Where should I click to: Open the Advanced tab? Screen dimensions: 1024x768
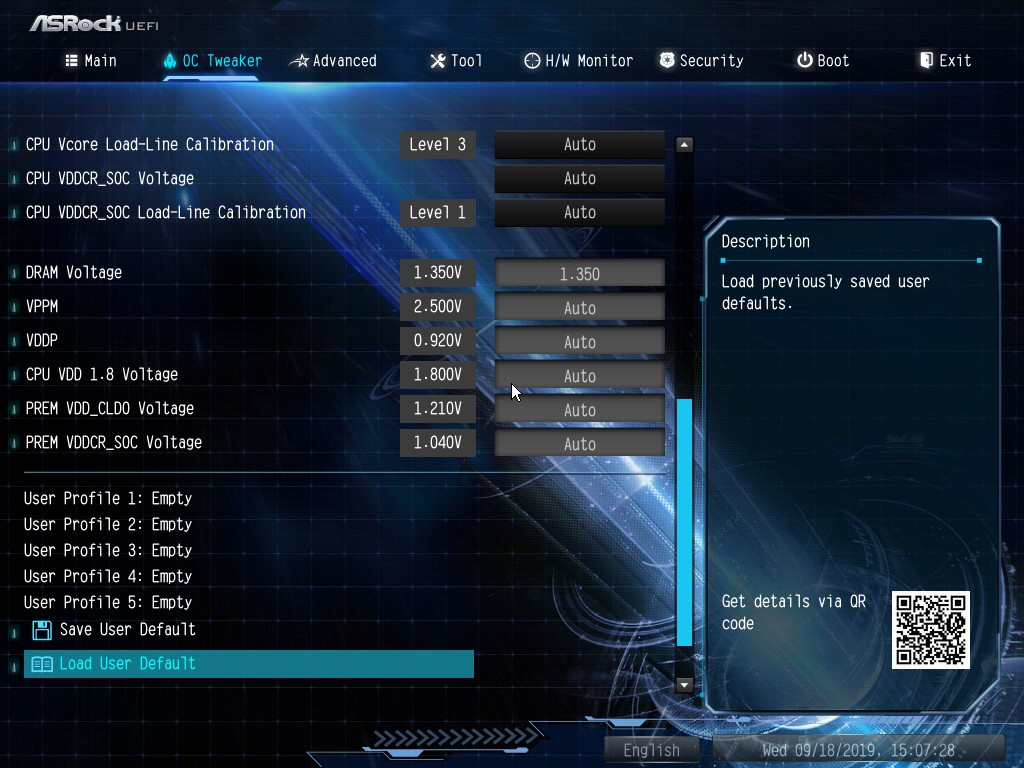(x=333, y=61)
